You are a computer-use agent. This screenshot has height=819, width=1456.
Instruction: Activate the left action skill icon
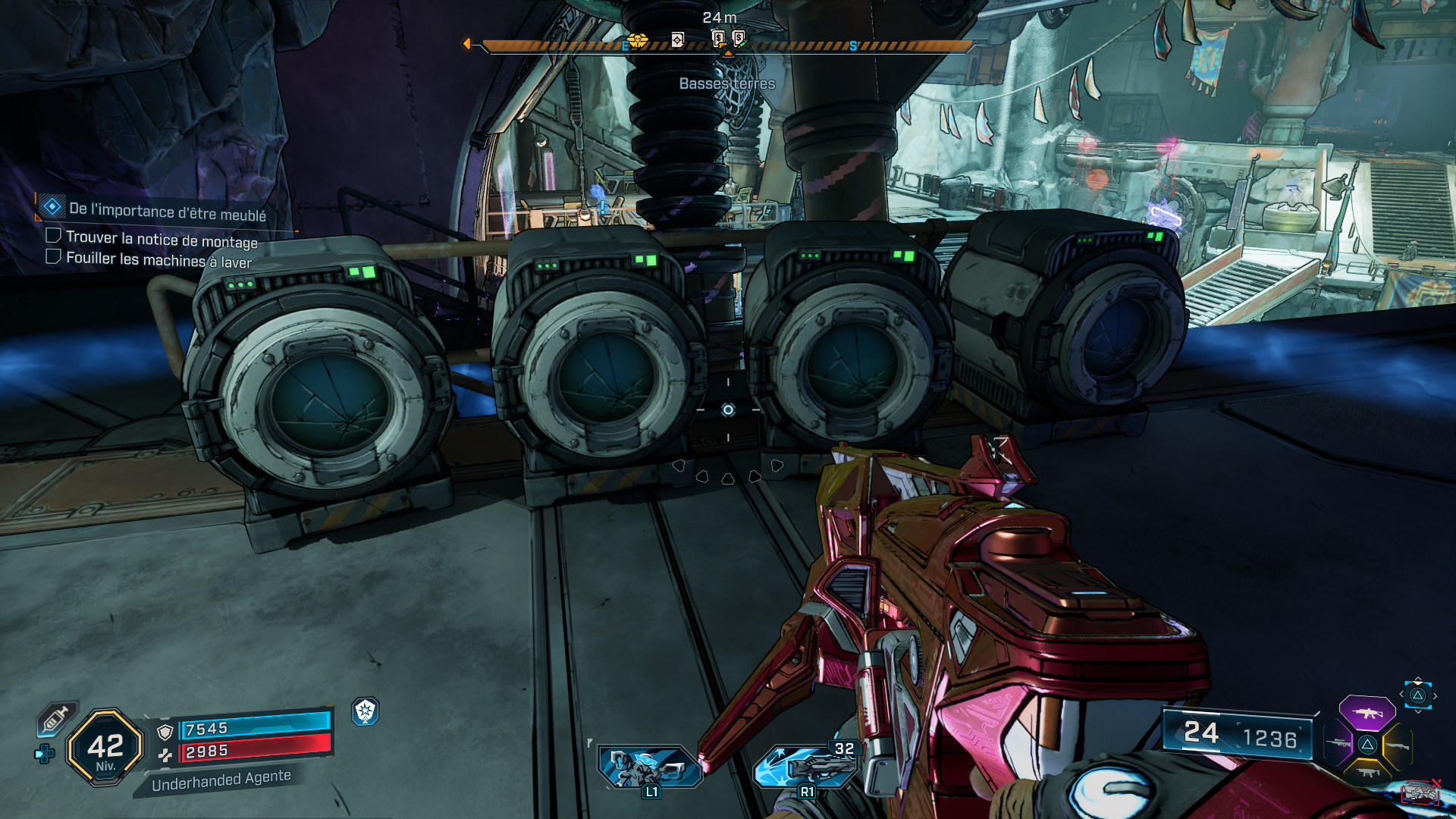[649, 766]
